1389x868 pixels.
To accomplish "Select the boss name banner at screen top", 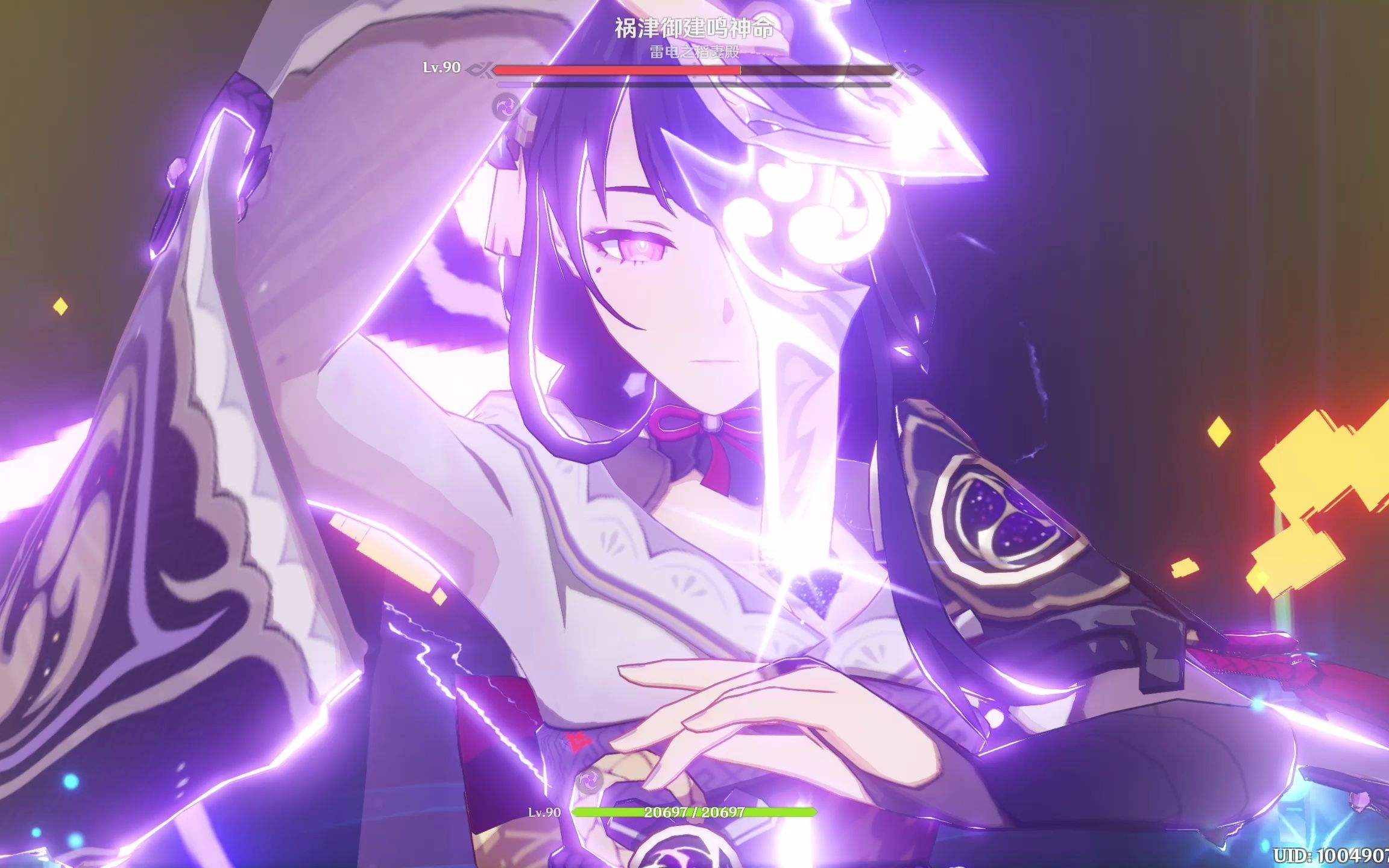I will (x=693, y=27).
